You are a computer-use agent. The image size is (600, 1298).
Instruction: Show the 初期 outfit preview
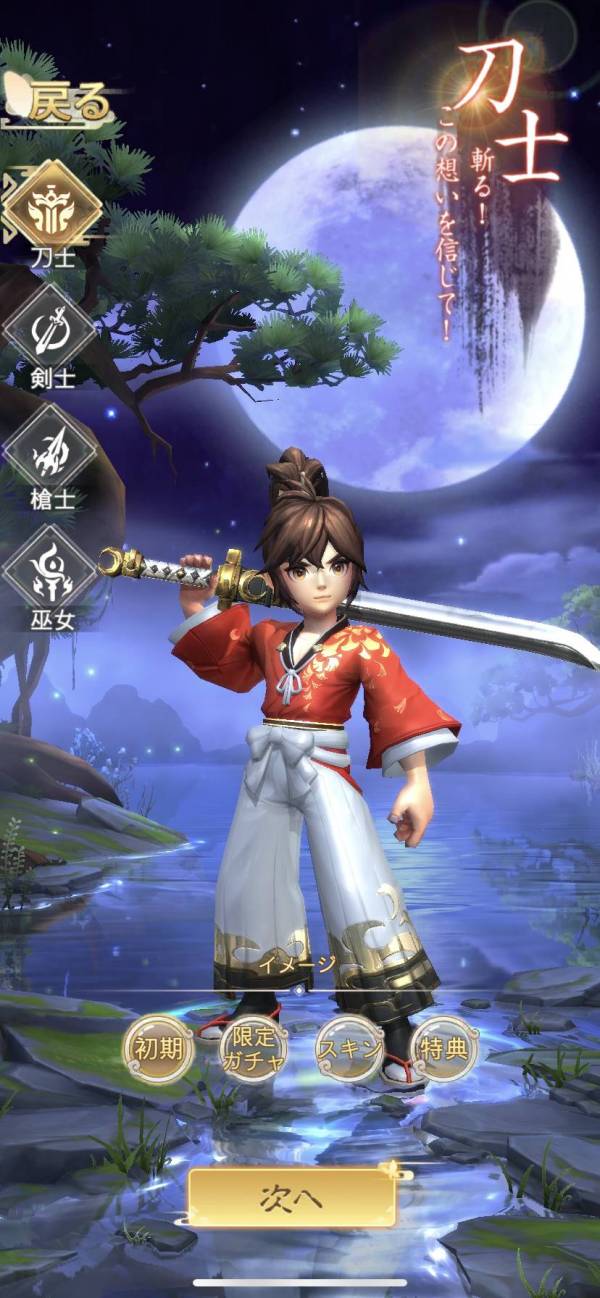(157, 1049)
